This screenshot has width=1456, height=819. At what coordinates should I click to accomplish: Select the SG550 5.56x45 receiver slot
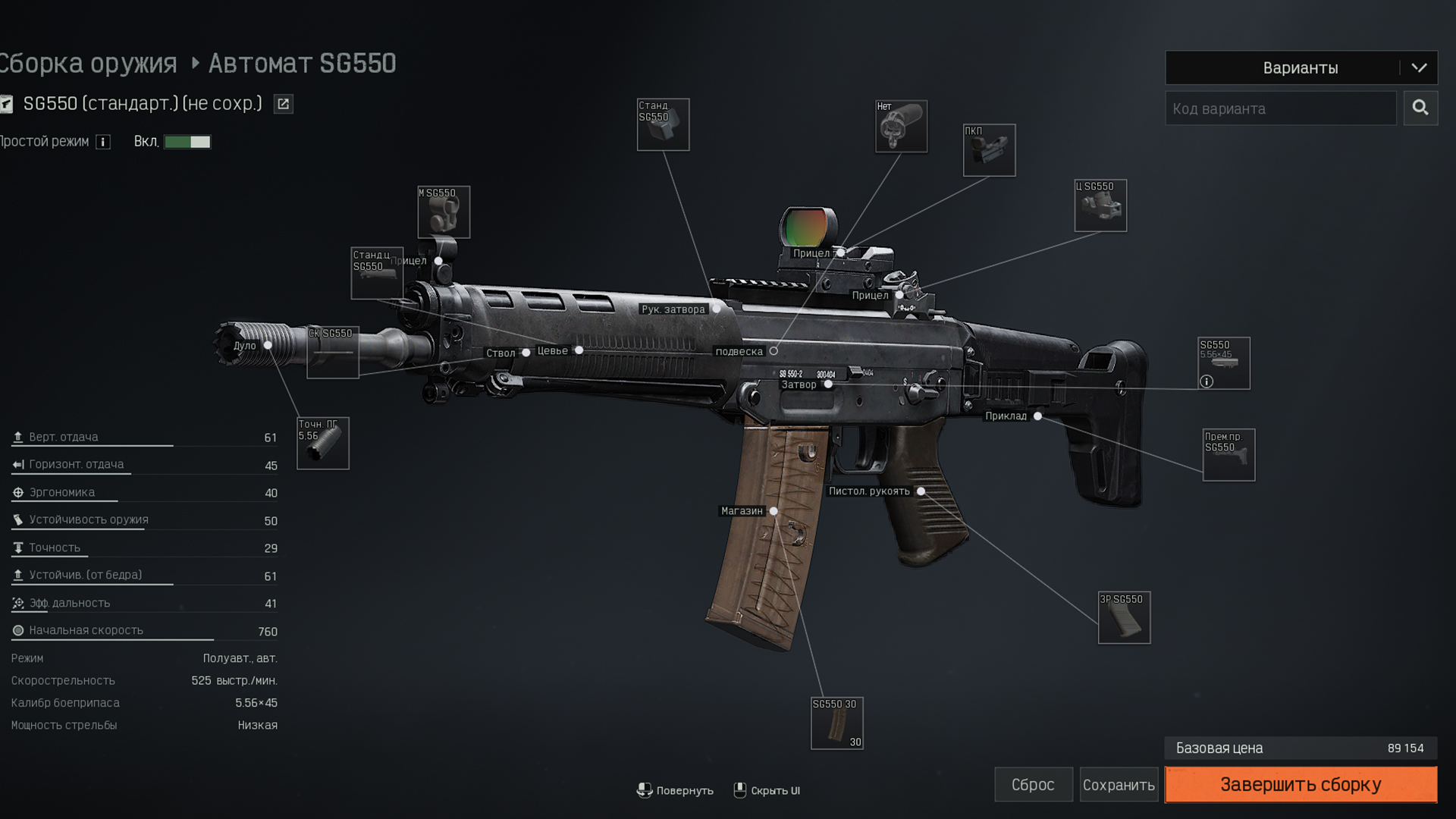[1223, 363]
